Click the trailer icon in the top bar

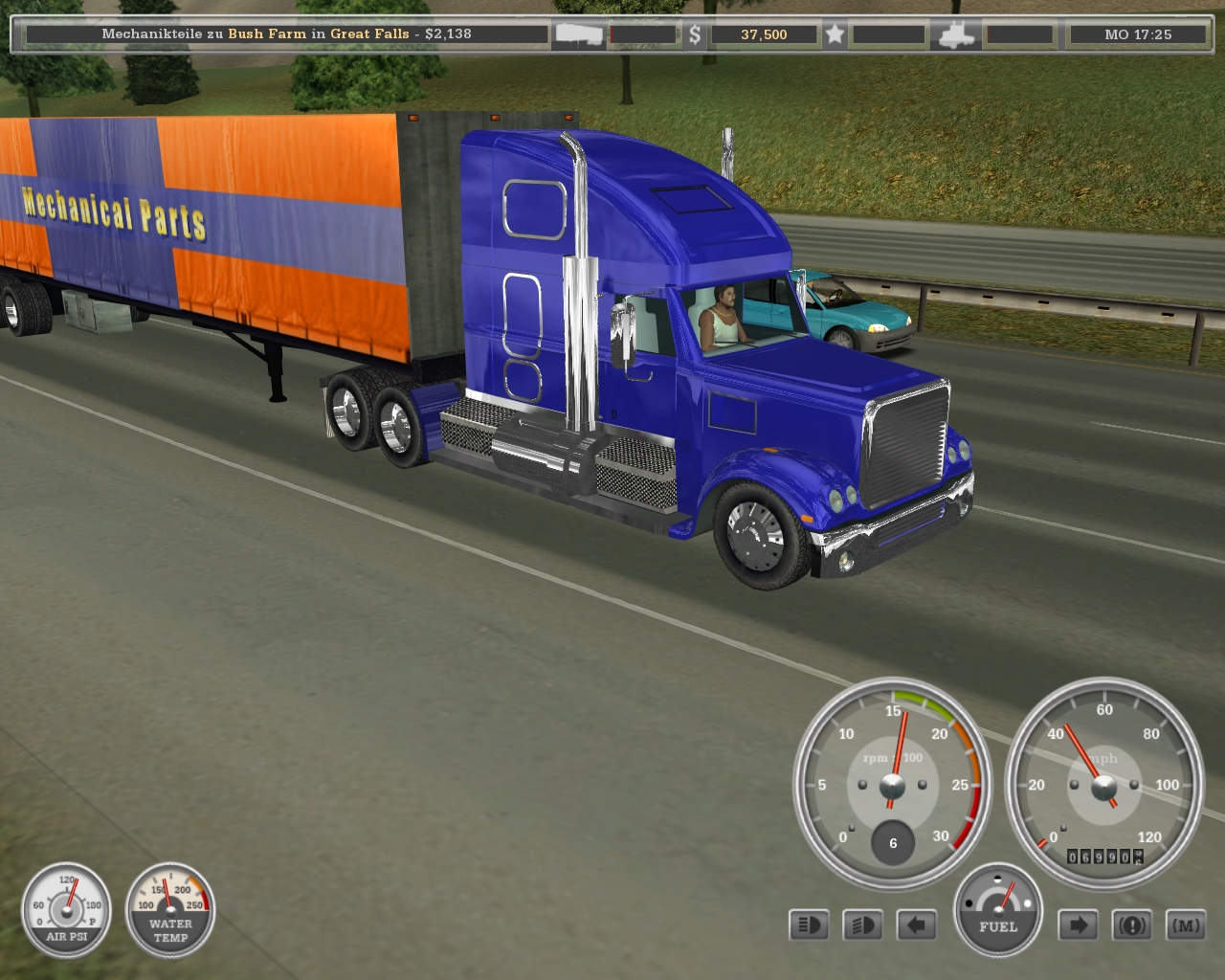tap(579, 34)
